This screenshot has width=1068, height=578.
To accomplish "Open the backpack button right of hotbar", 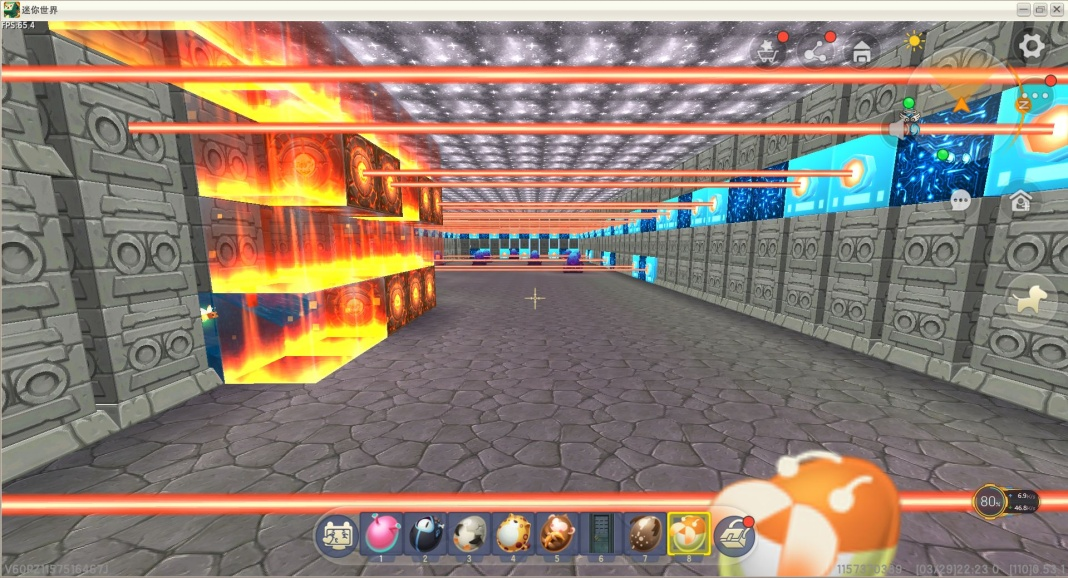I will pos(734,536).
